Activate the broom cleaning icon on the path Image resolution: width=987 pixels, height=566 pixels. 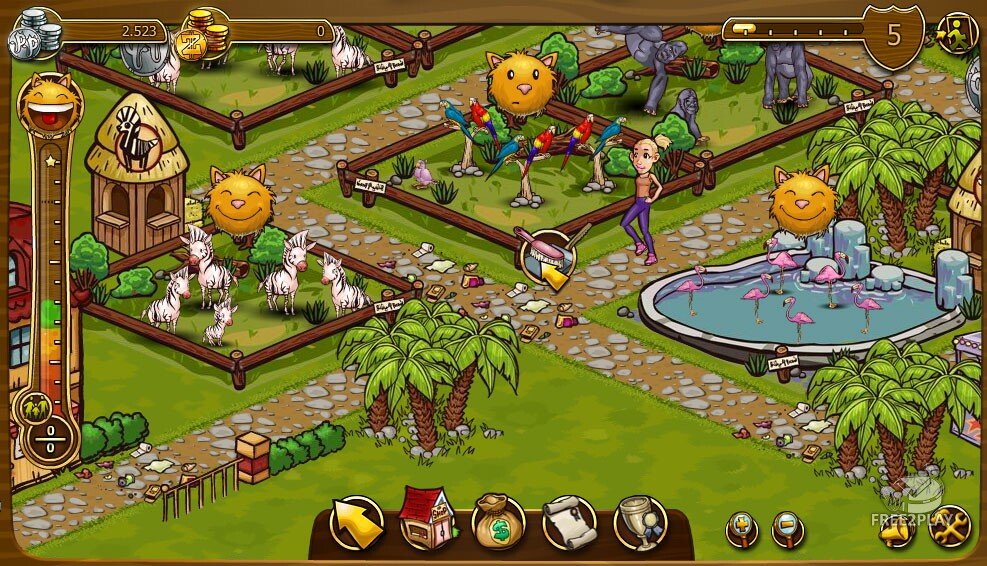pos(547,256)
